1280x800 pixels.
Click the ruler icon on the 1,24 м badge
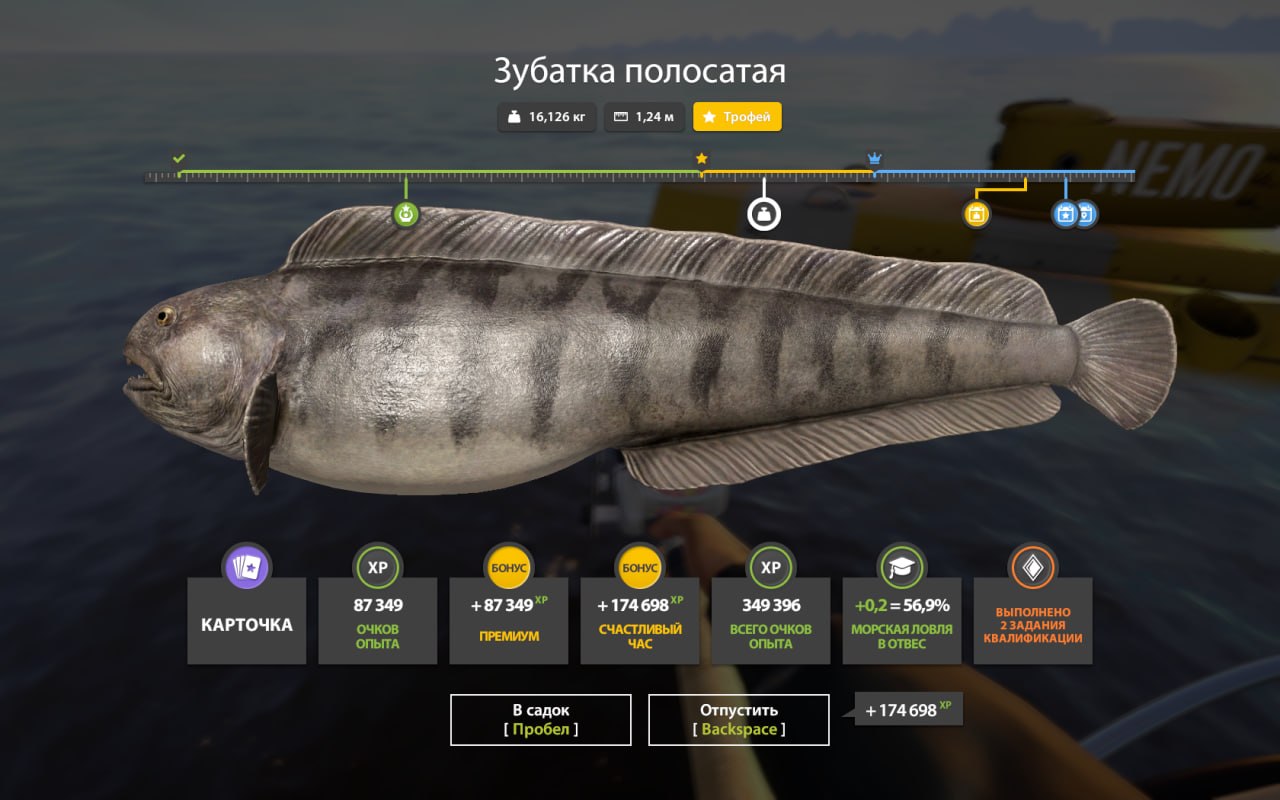[x=622, y=116]
